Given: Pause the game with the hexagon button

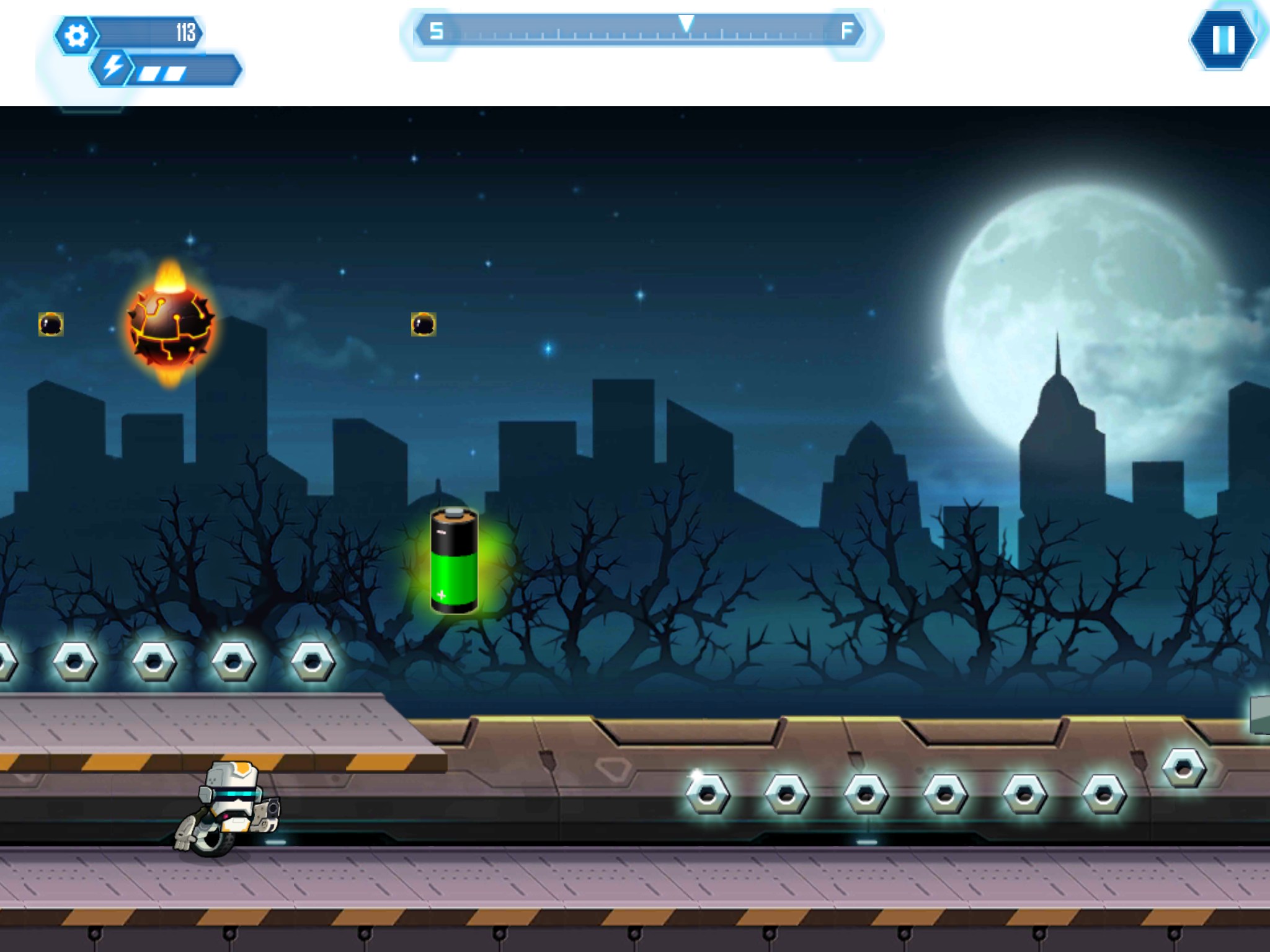Looking at the screenshot, I should click(1223, 39).
